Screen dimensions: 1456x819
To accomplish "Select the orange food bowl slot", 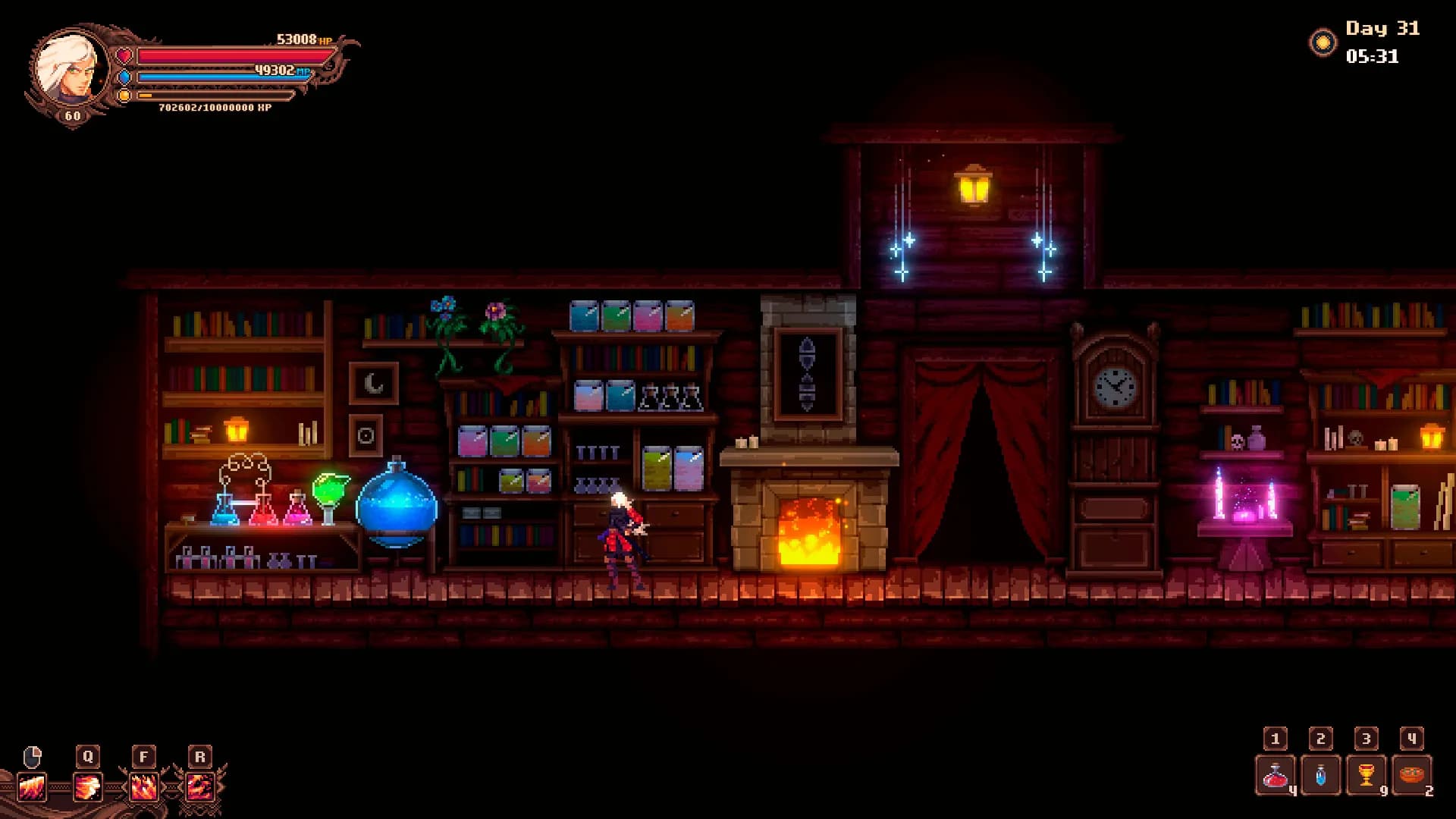I will point(1411,776).
